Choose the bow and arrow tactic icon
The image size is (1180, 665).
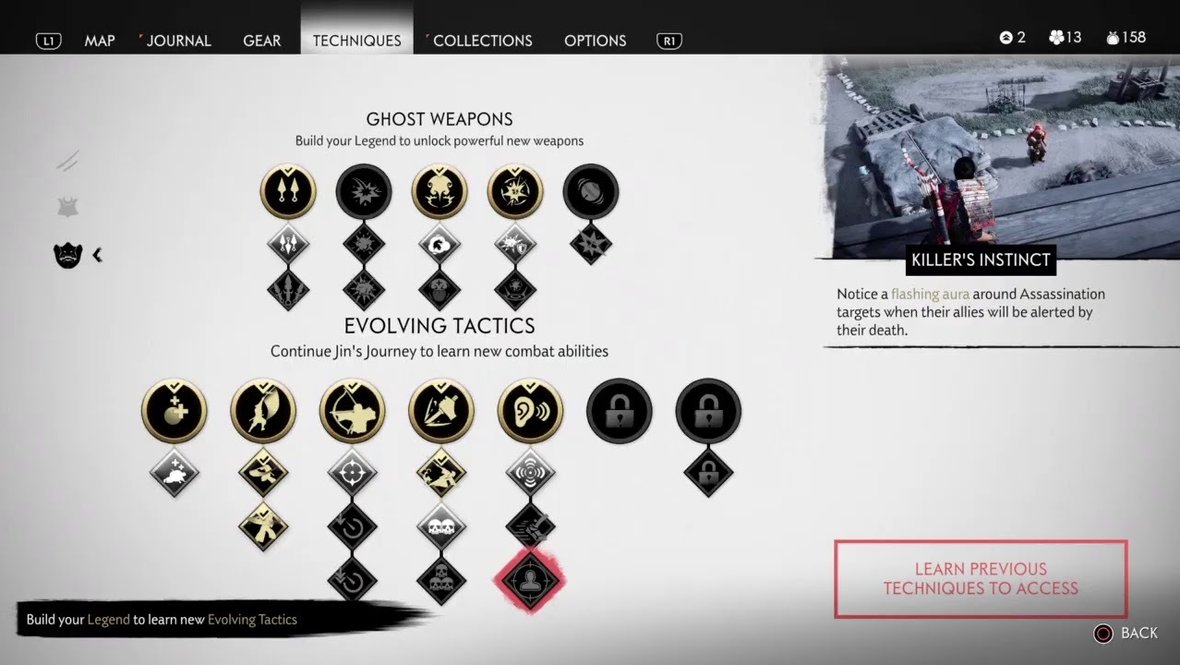[352, 411]
